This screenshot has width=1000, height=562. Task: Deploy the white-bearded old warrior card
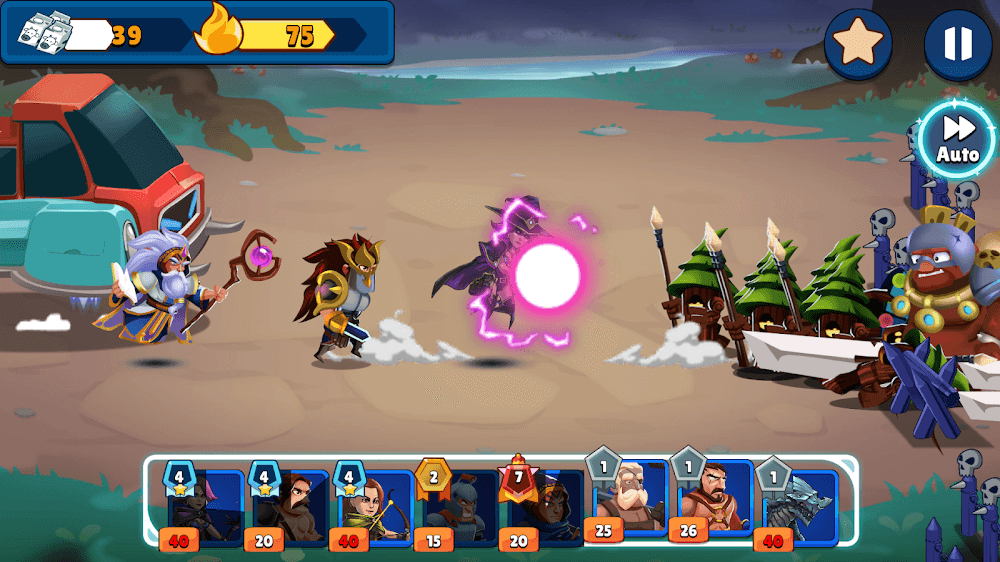click(x=629, y=498)
